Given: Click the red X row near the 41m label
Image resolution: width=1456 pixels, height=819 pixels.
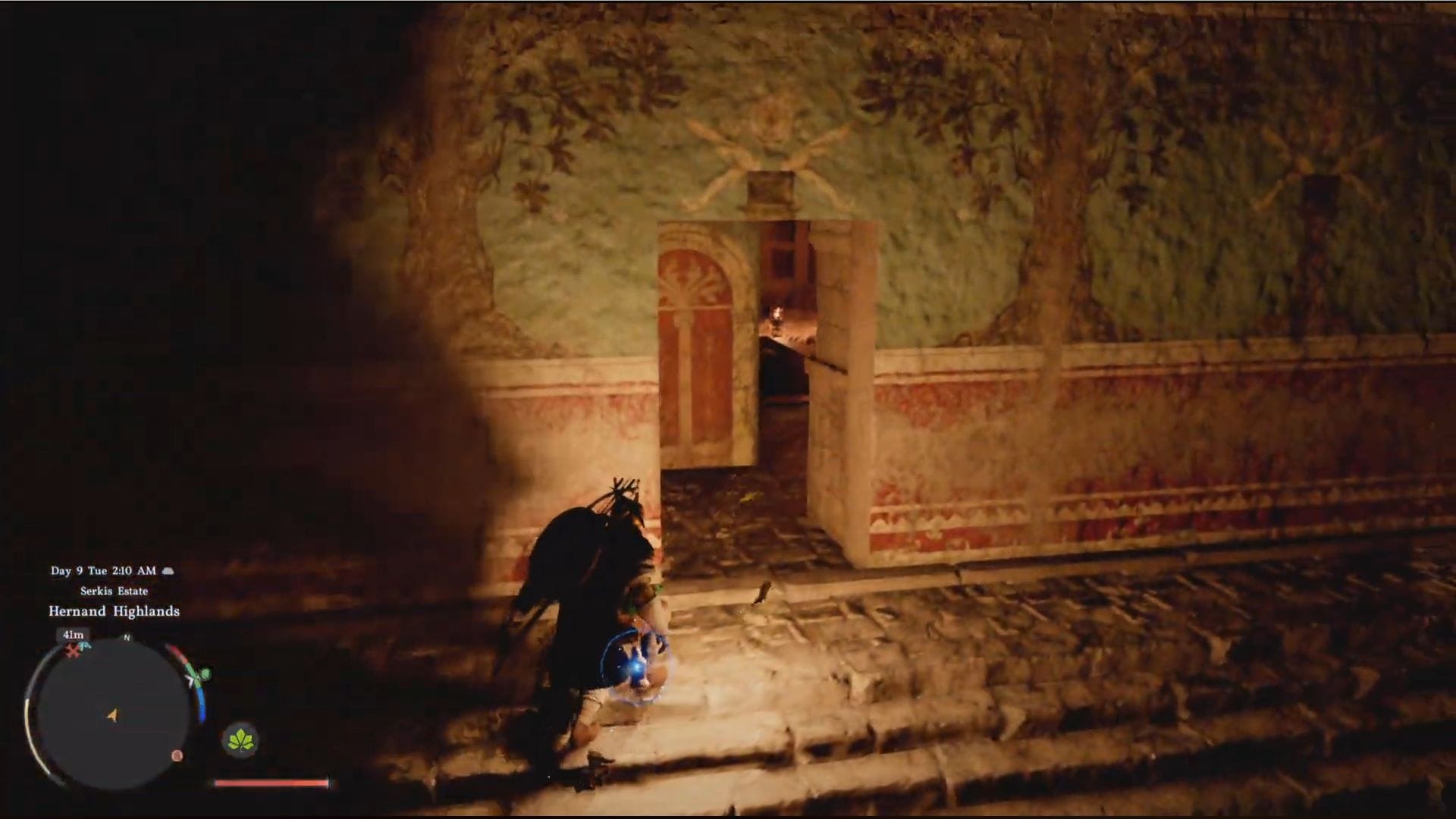Looking at the screenshot, I should tap(72, 651).
